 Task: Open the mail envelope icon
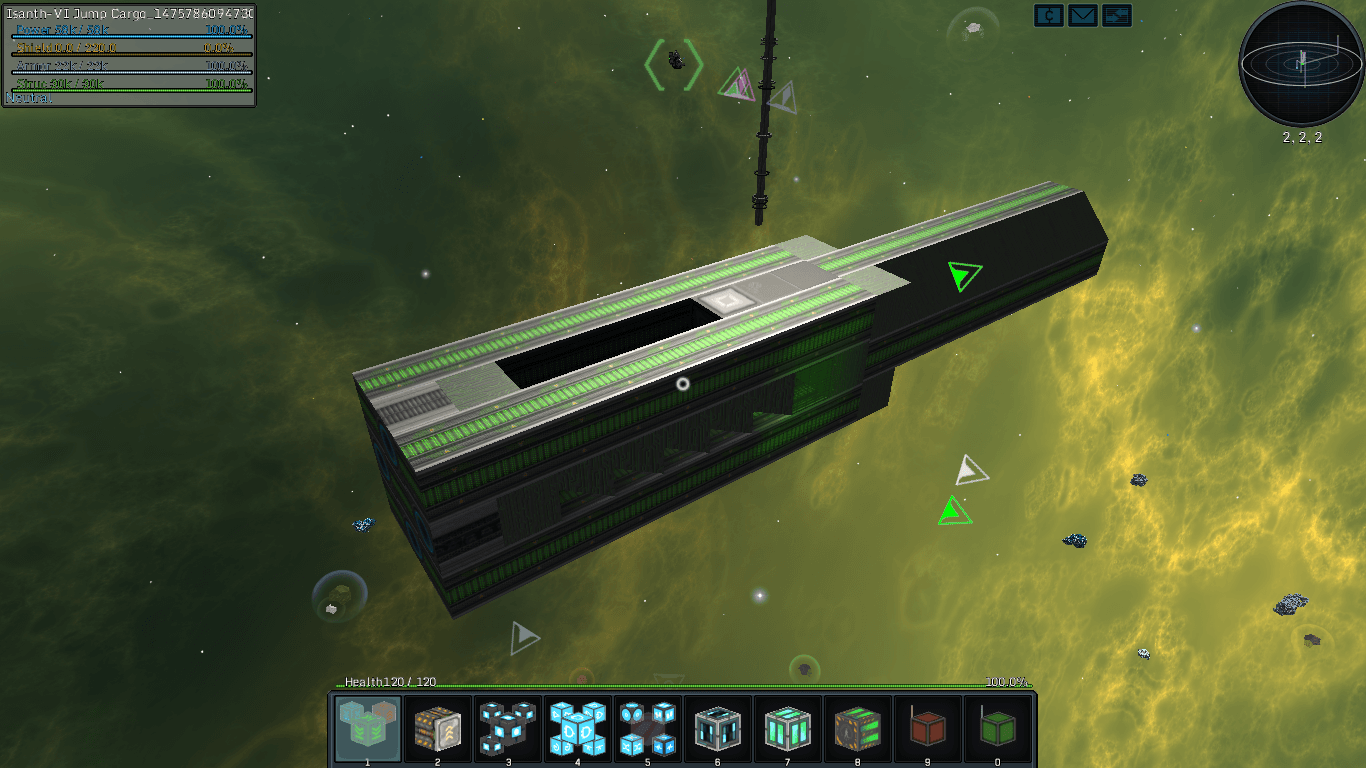pos(1083,15)
